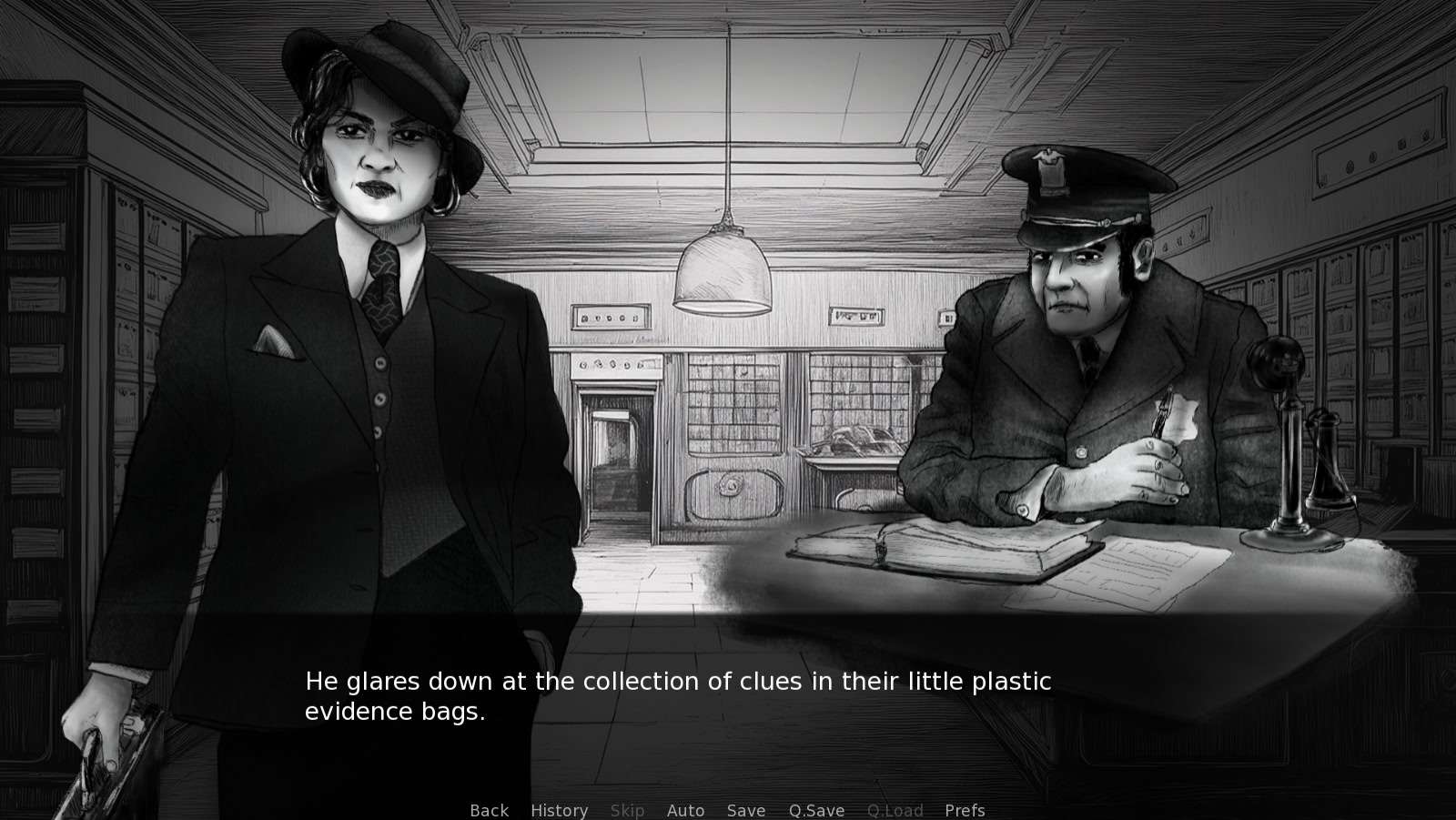1456x820 pixels.
Task: Open the Save game menu
Action: 745,810
